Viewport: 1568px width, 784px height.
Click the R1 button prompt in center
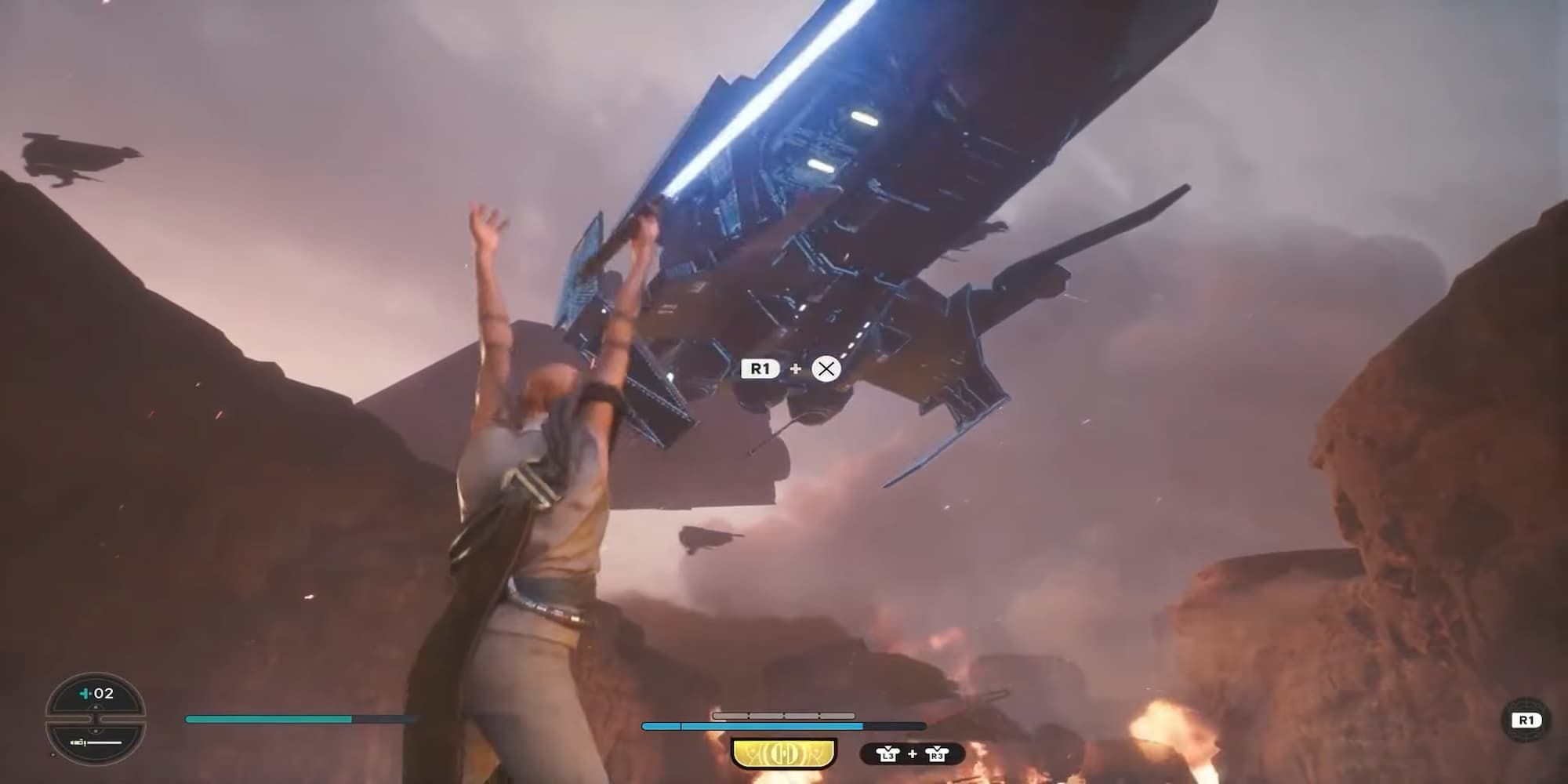[x=759, y=368]
